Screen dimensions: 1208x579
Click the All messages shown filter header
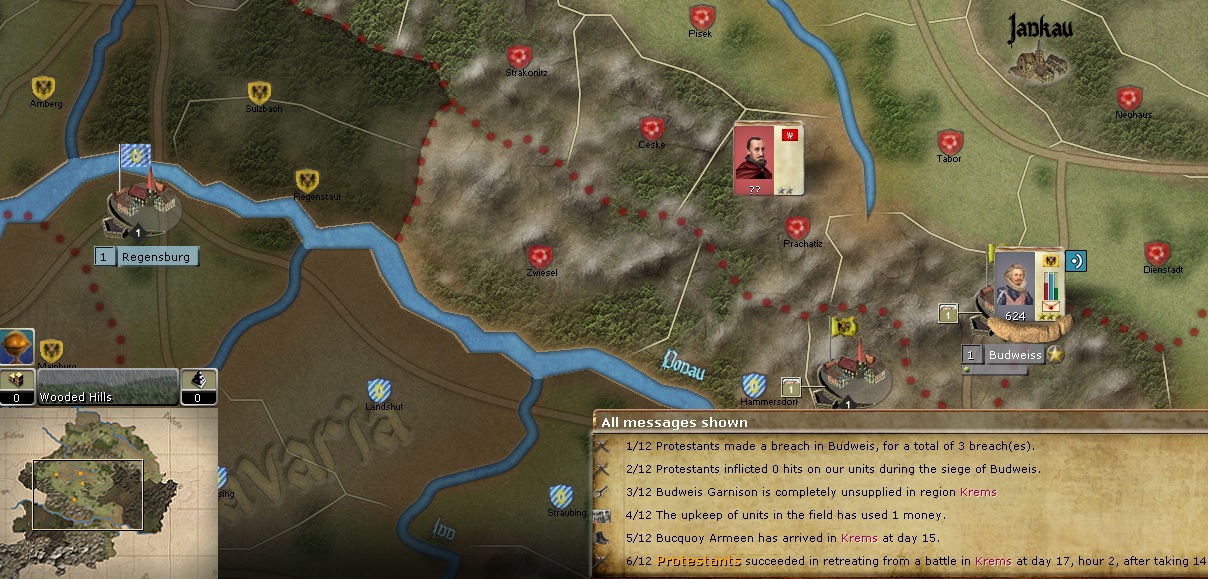click(674, 422)
